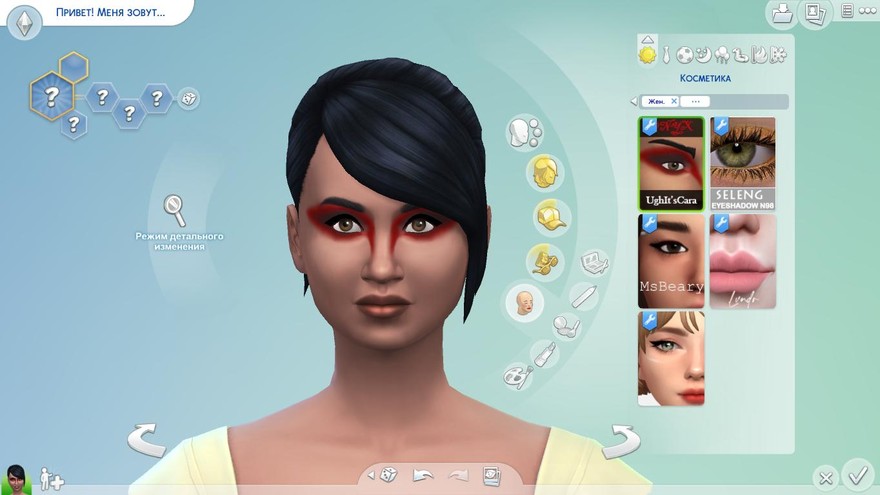Screen dimensions: 880x495
Task: Choose the Seleng Eyeshadow N98 thumbnail
Action: 743,162
